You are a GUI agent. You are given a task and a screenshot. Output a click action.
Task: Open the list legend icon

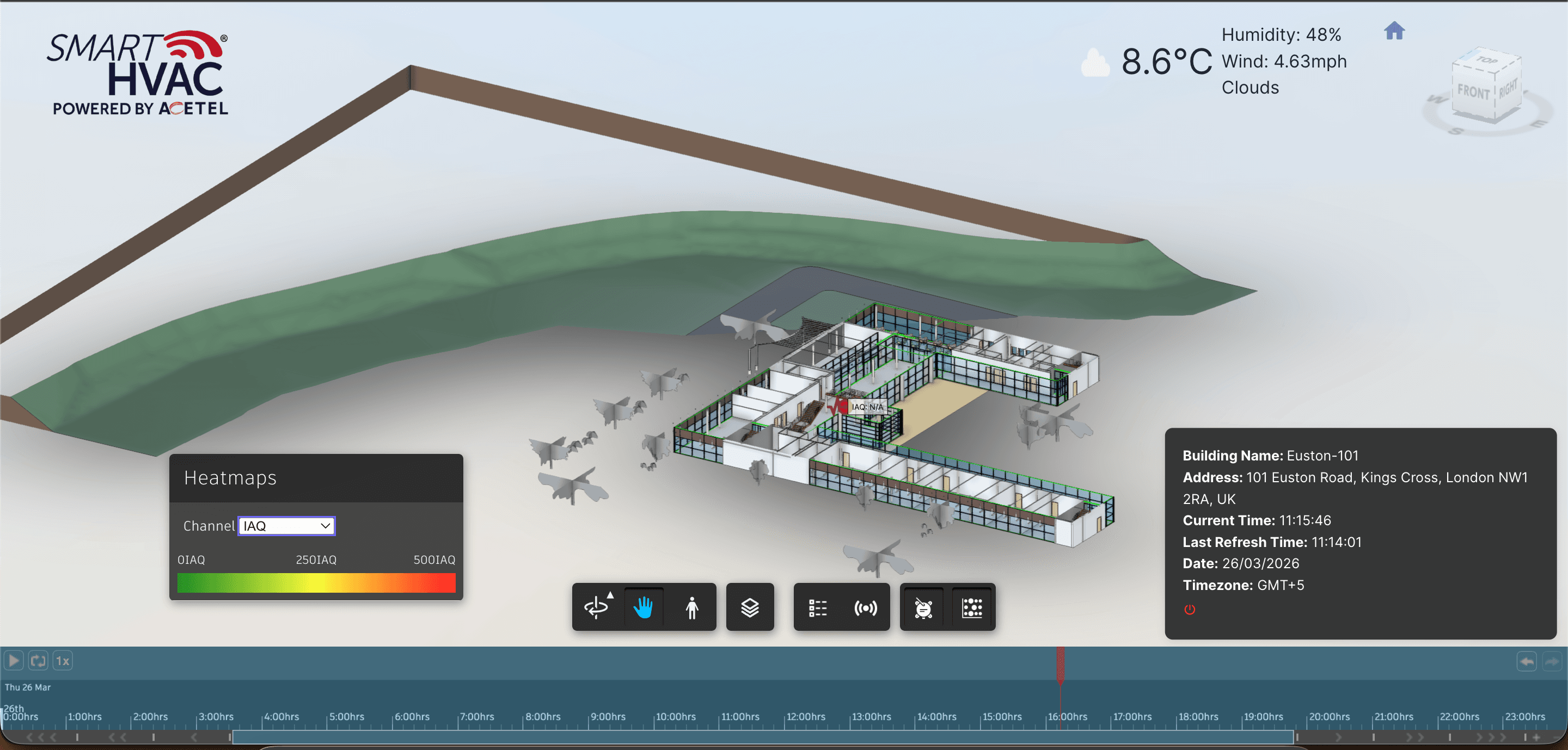point(818,606)
